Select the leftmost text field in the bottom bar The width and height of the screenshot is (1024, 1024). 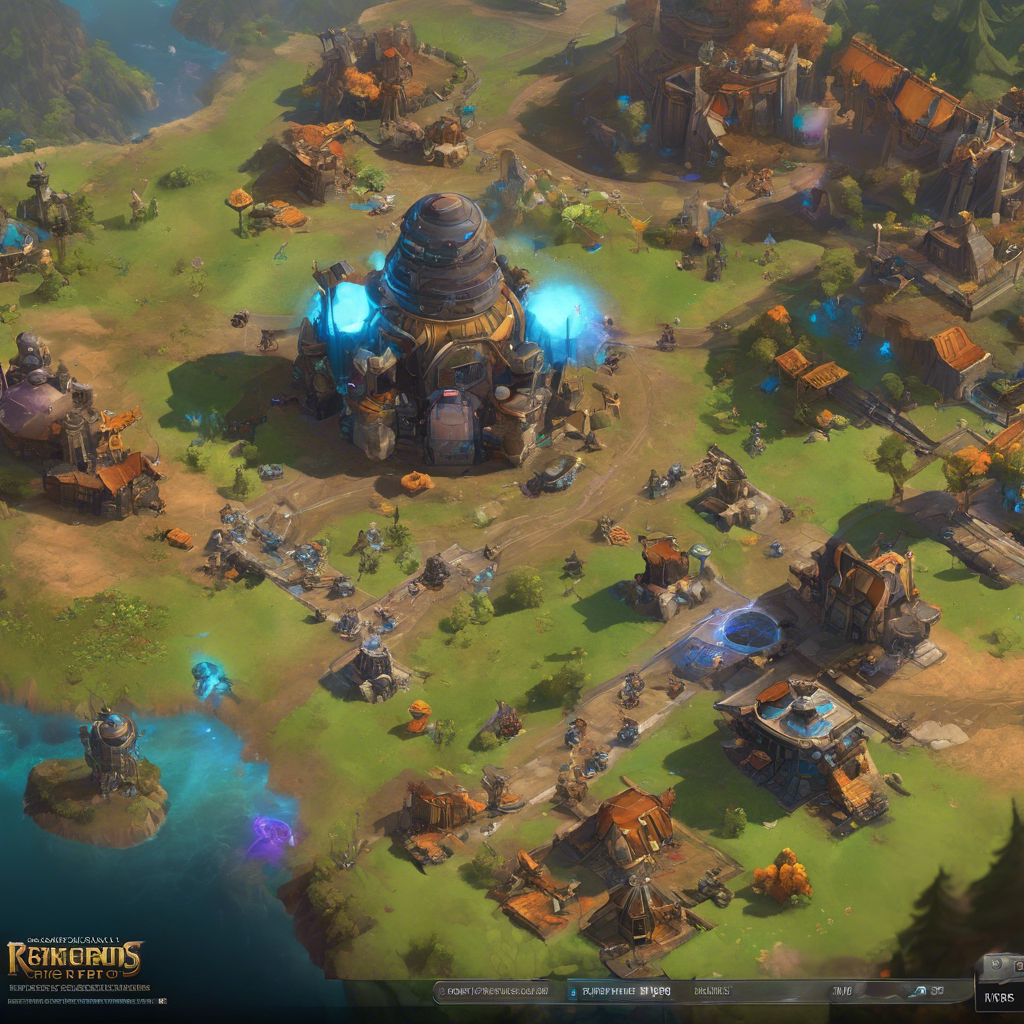493,991
